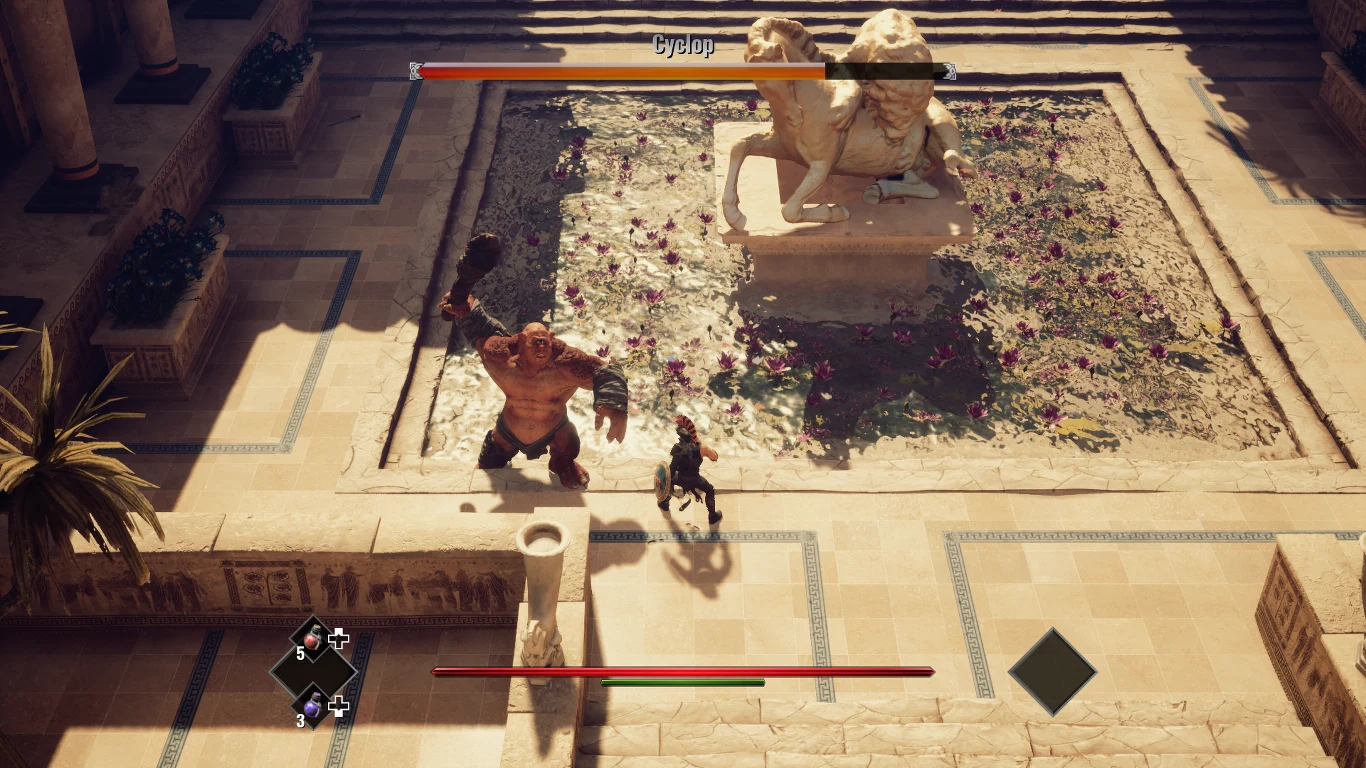
Task: Click the left edge ornament of the boss bar
Action: [x=413, y=72]
